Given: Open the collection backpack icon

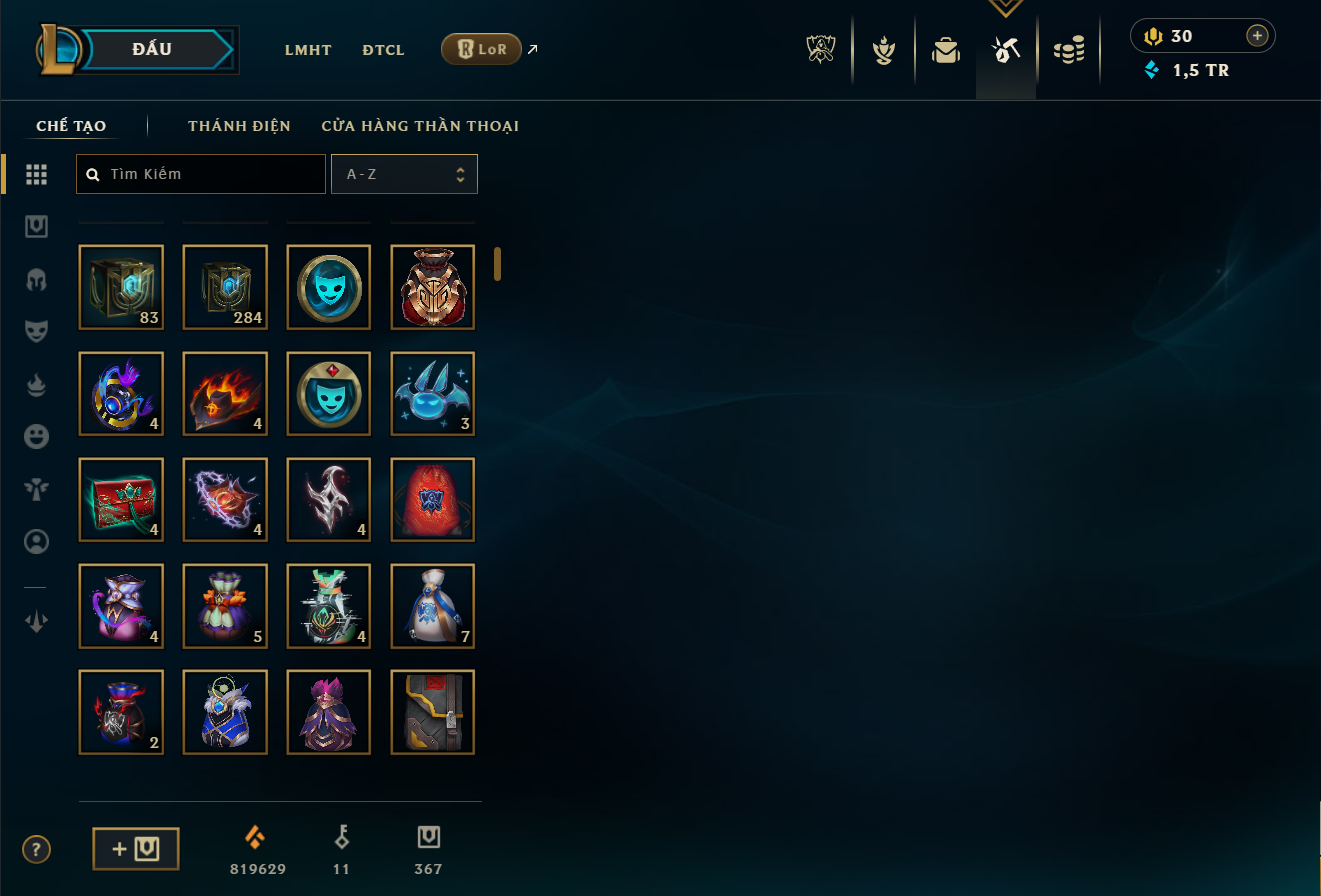Looking at the screenshot, I should pyautogui.click(x=945, y=50).
